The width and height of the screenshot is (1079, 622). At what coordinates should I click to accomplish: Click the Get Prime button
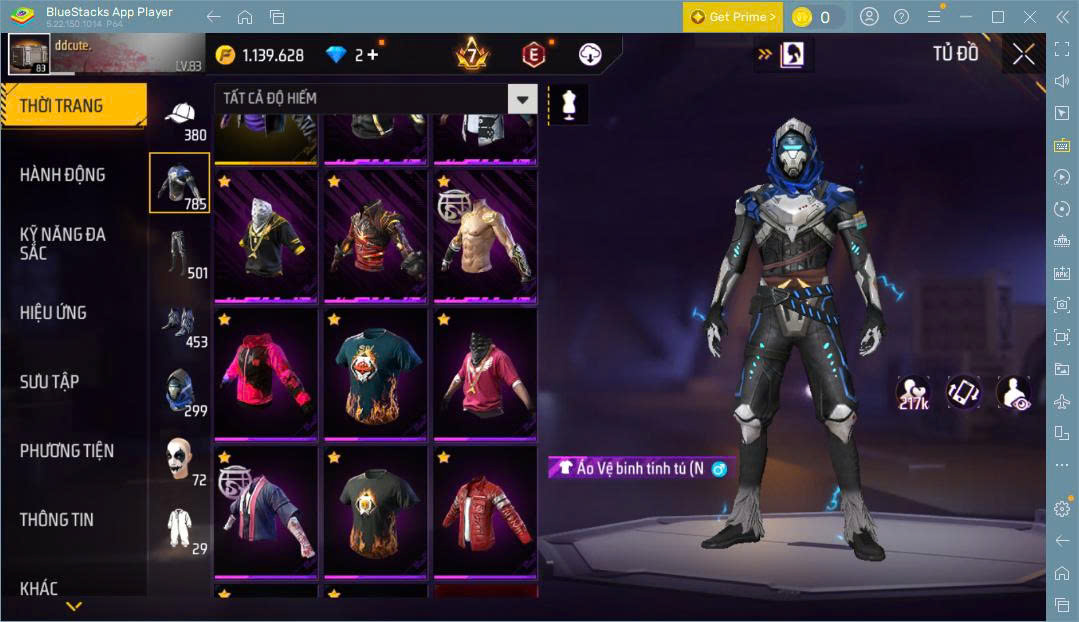click(732, 17)
